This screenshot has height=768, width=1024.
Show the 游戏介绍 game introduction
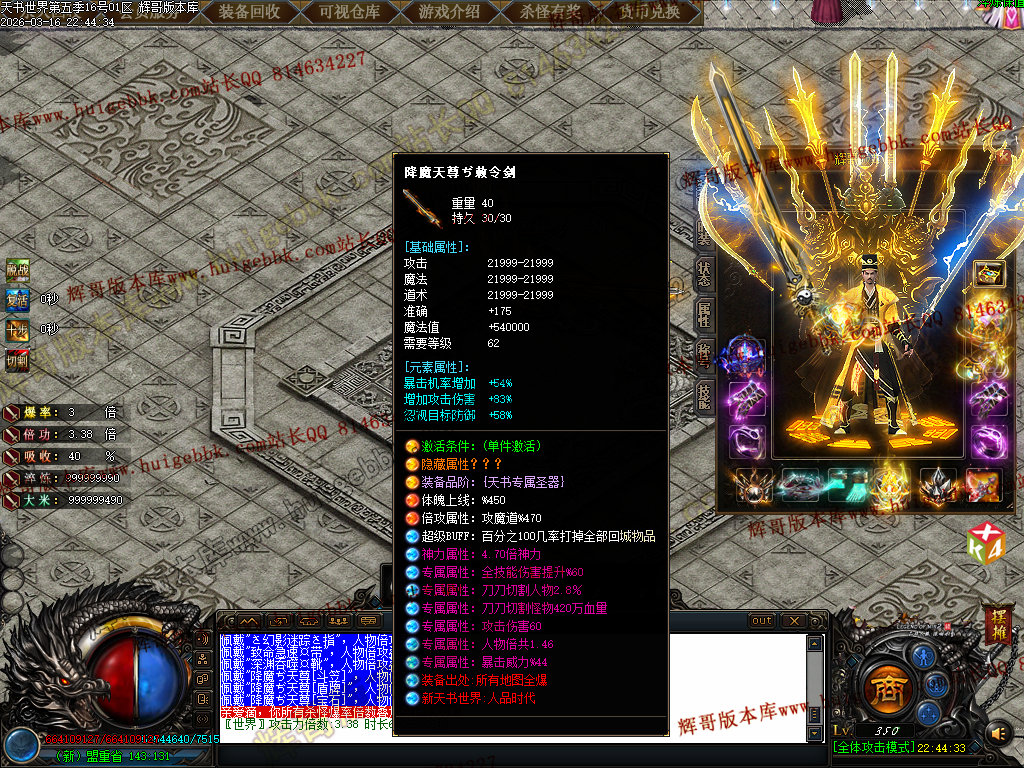pyautogui.click(x=449, y=12)
